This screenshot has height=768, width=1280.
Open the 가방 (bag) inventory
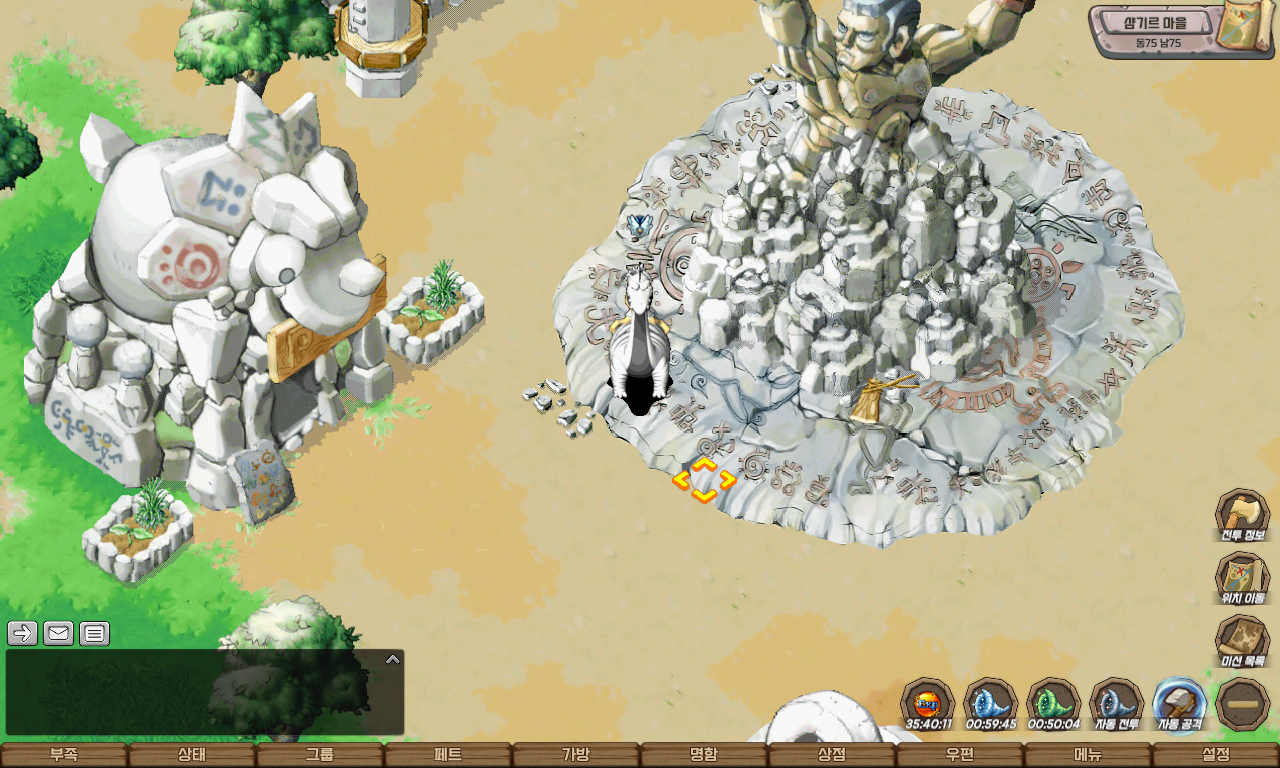(576, 755)
